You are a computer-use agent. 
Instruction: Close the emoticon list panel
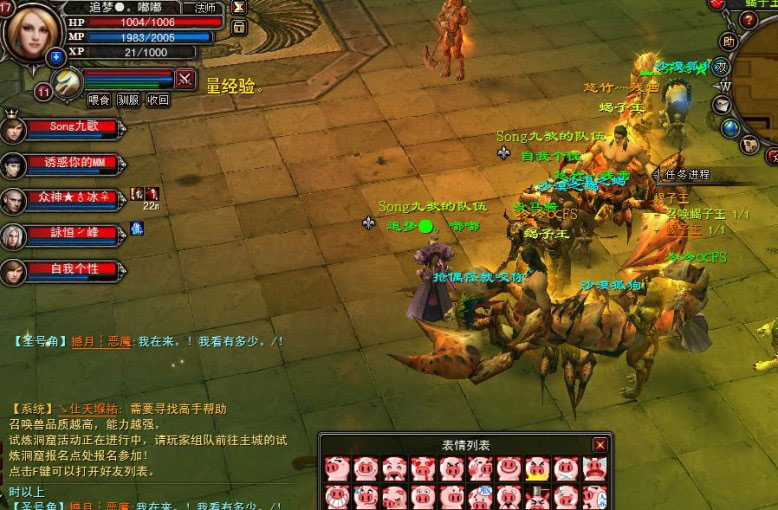point(600,445)
